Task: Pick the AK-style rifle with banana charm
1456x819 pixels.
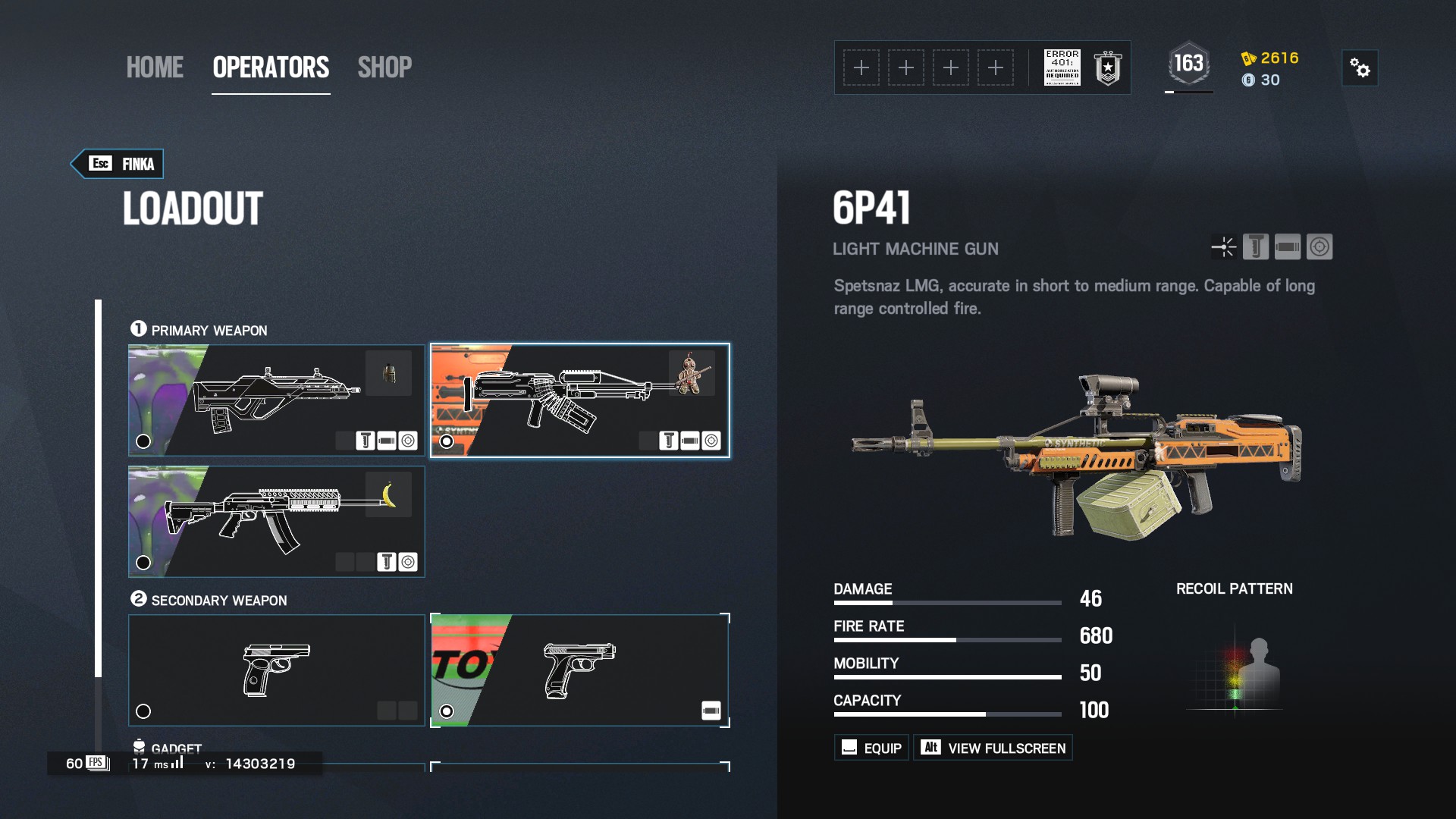Action: tap(276, 522)
